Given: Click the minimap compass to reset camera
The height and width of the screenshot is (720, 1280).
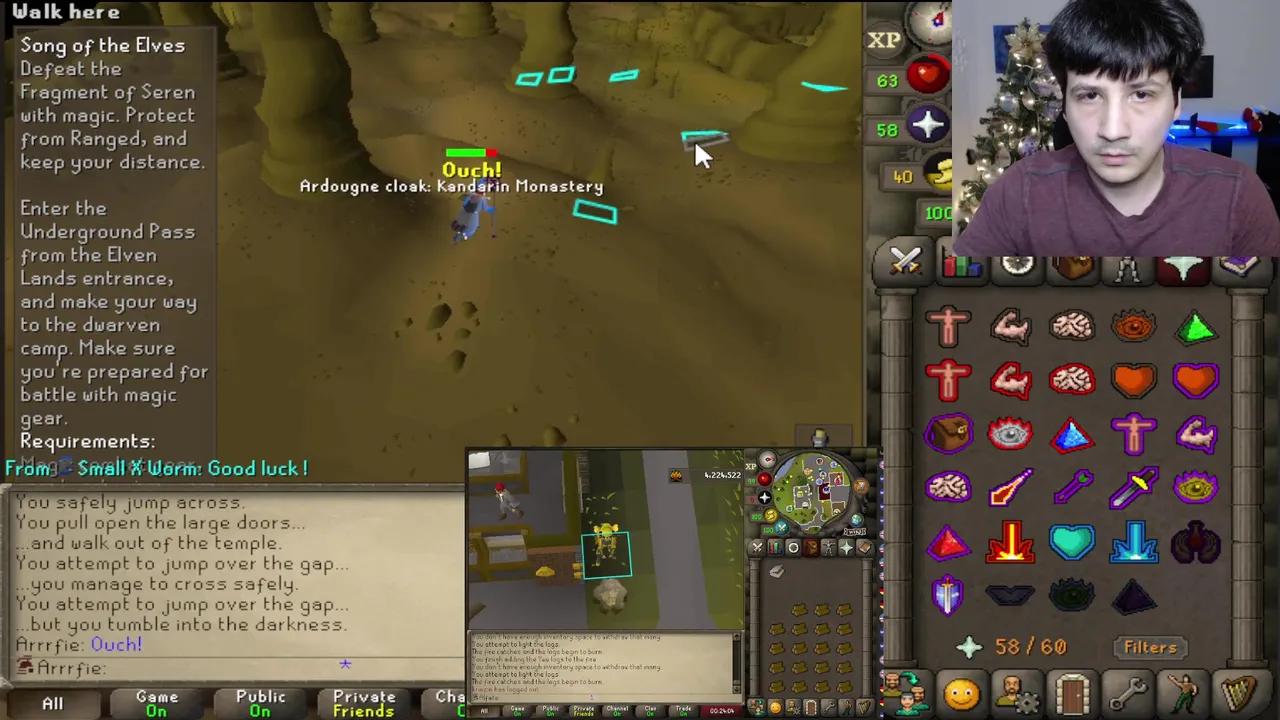Looking at the screenshot, I should 935,22.
